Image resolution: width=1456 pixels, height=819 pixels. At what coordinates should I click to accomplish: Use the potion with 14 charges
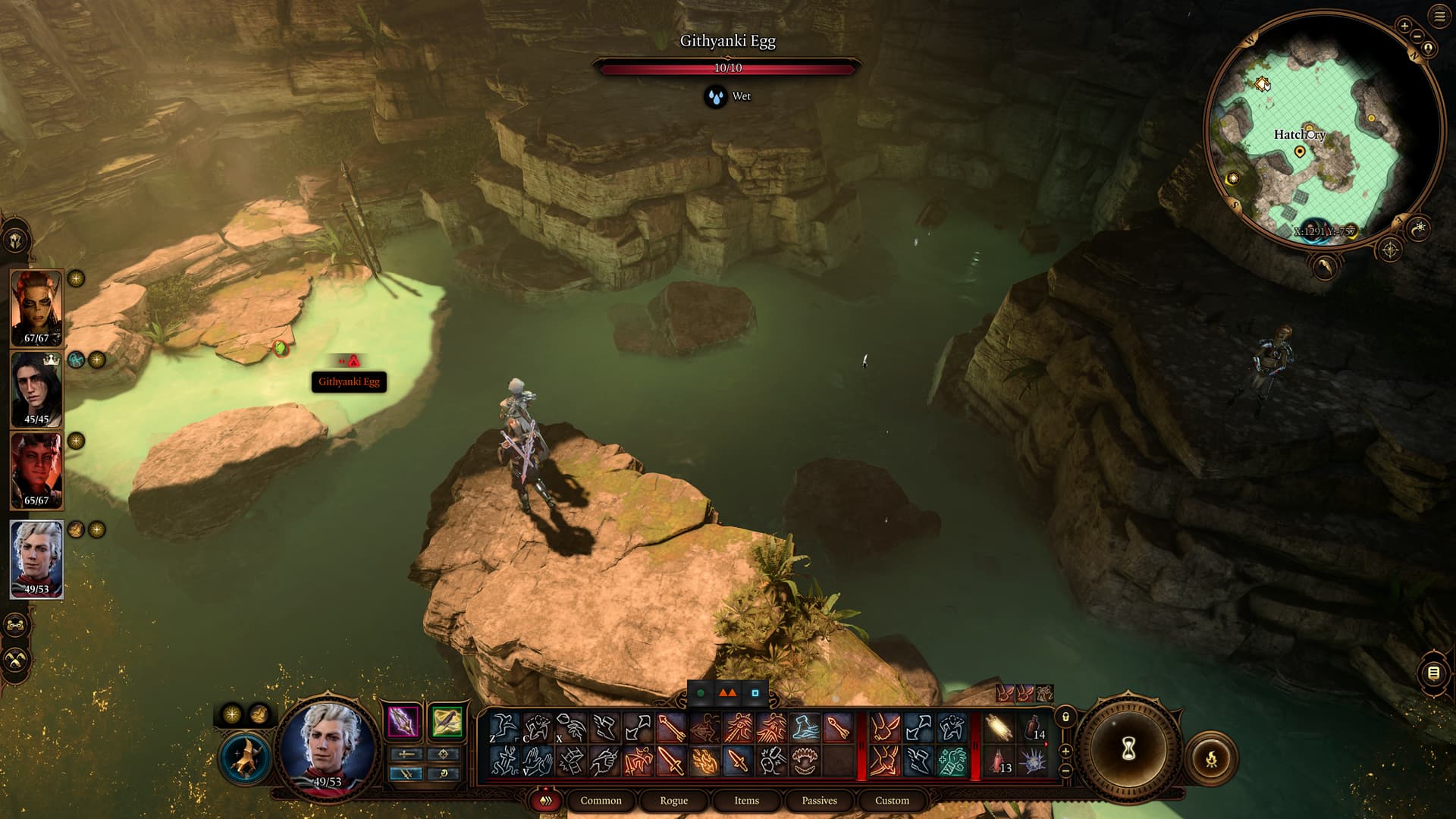[x=1033, y=728]
